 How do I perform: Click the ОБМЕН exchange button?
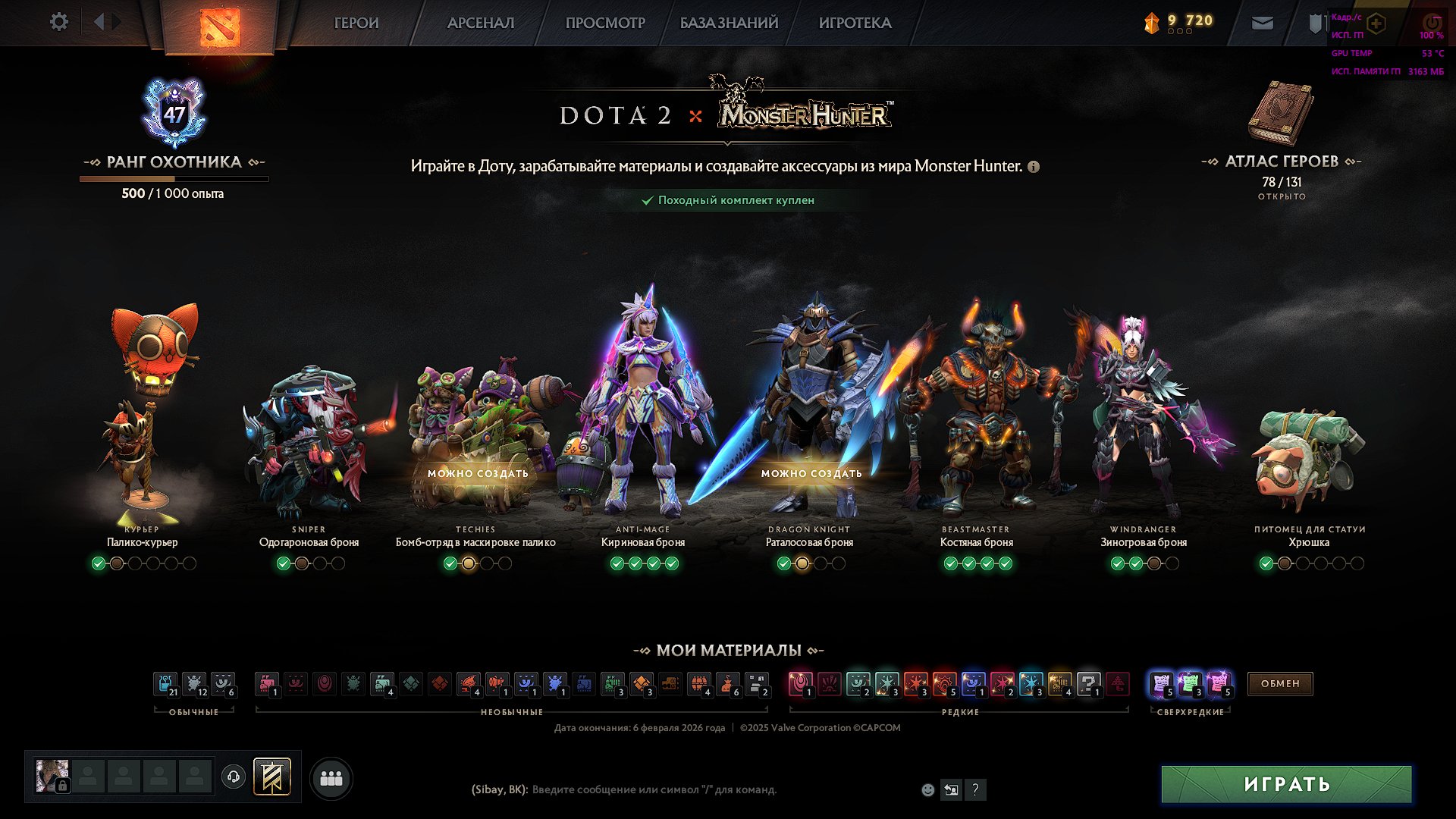(1279, 684)
